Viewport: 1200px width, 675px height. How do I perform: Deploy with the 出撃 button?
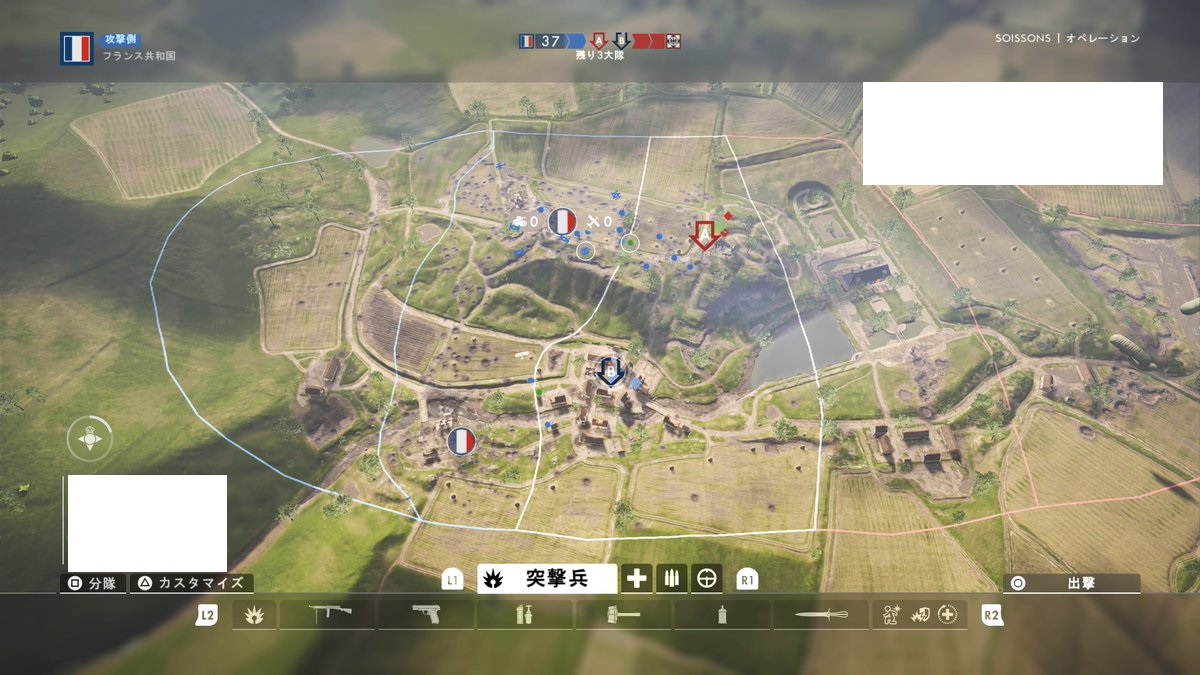[x=1072, y=583]
